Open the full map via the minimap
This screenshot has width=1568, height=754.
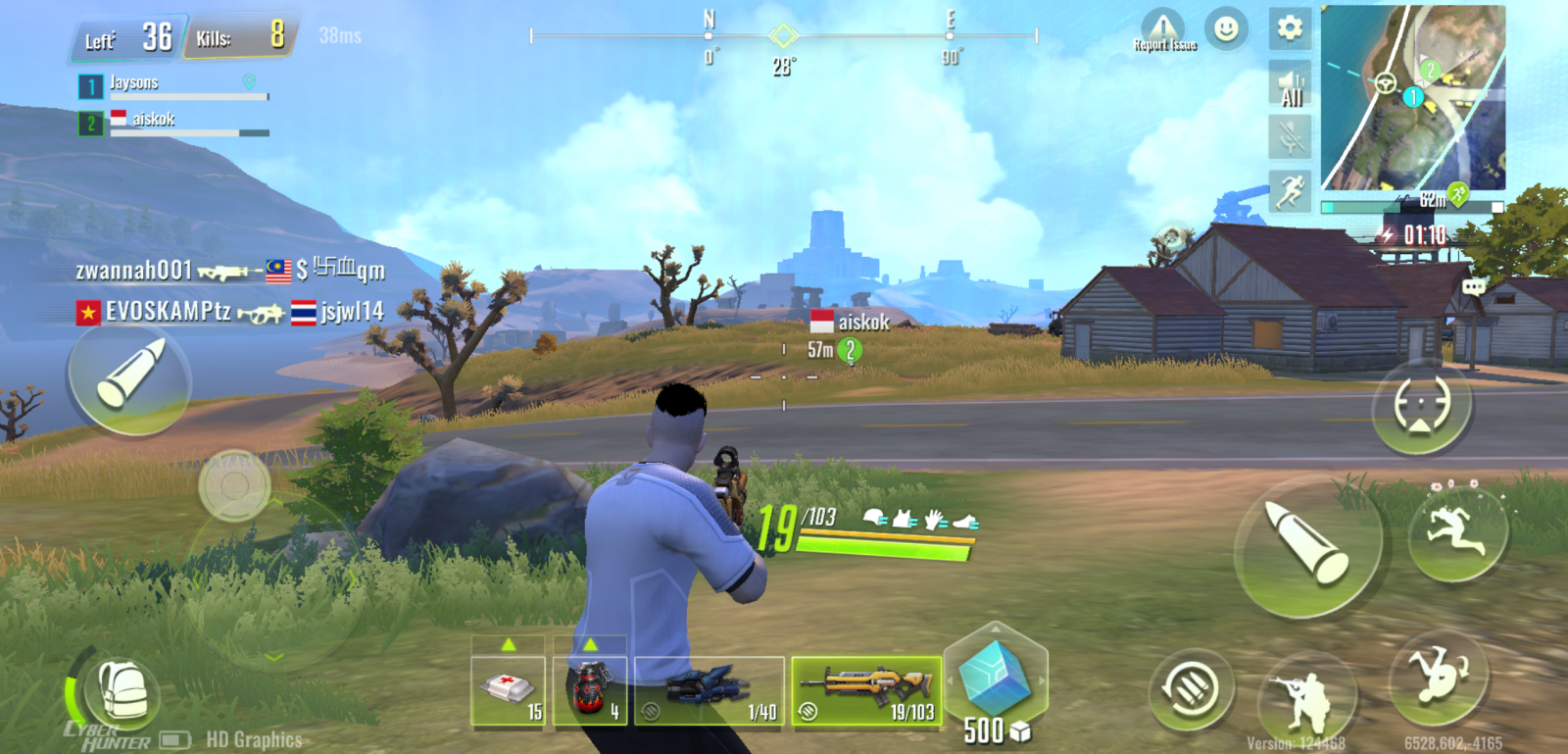(x=1411, y=98)
